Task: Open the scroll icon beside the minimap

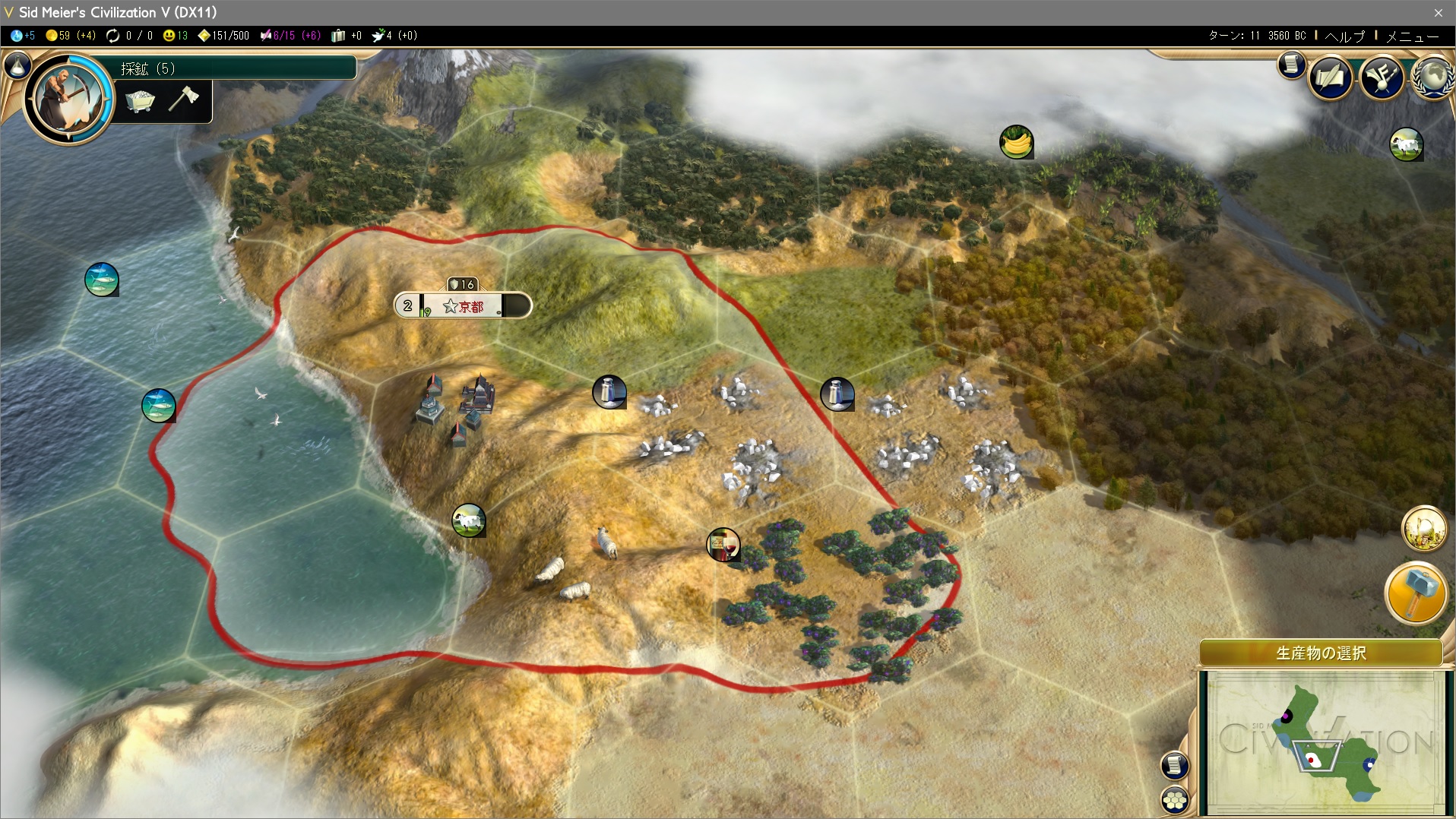Action: coord(1175,765)
